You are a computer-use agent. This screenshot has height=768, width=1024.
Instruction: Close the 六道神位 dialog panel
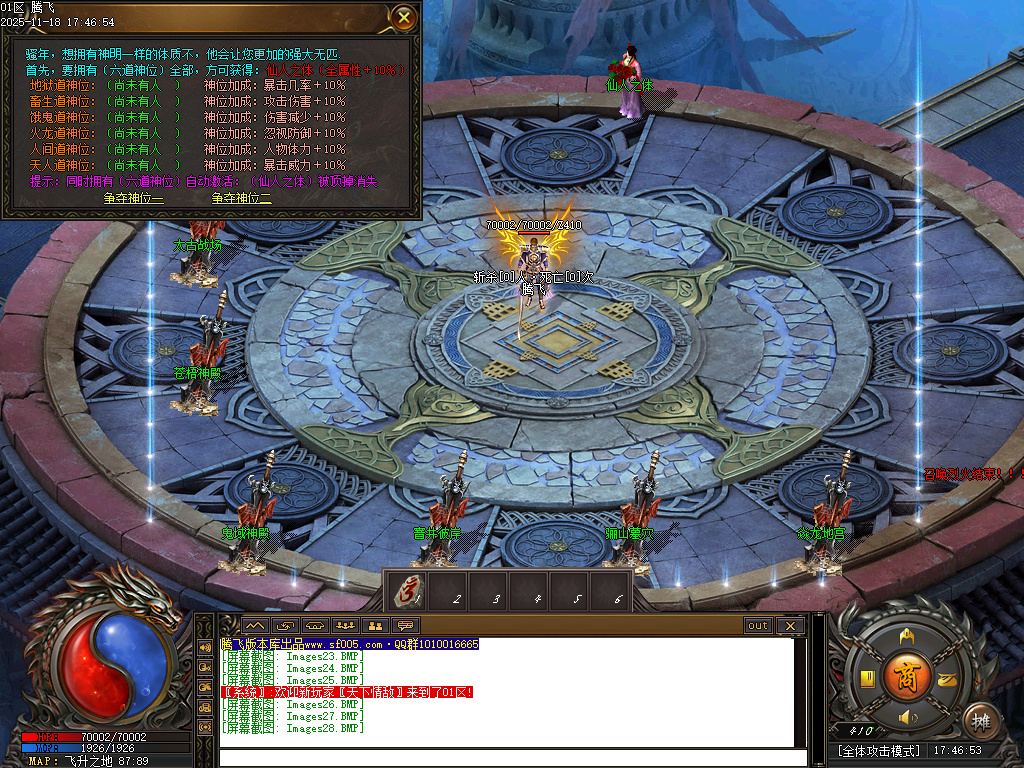403,17
